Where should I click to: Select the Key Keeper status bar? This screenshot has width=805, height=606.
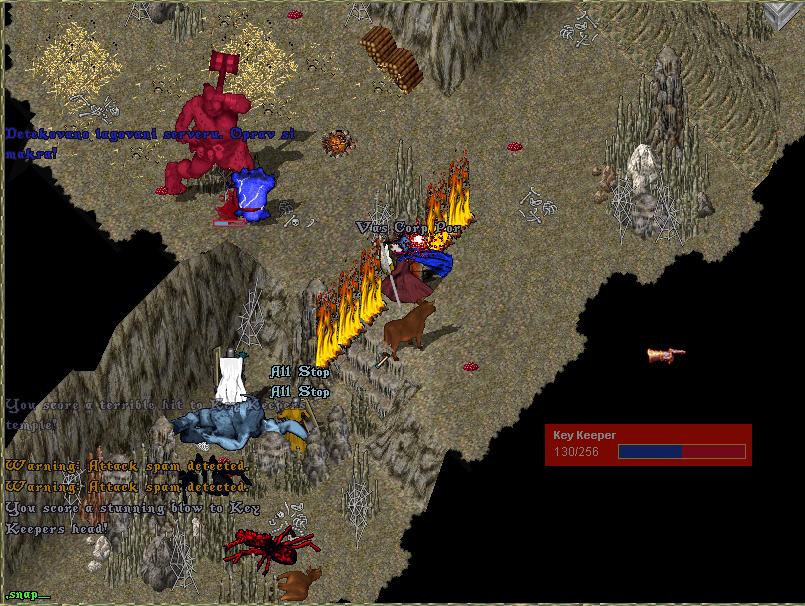coord(648,445)
